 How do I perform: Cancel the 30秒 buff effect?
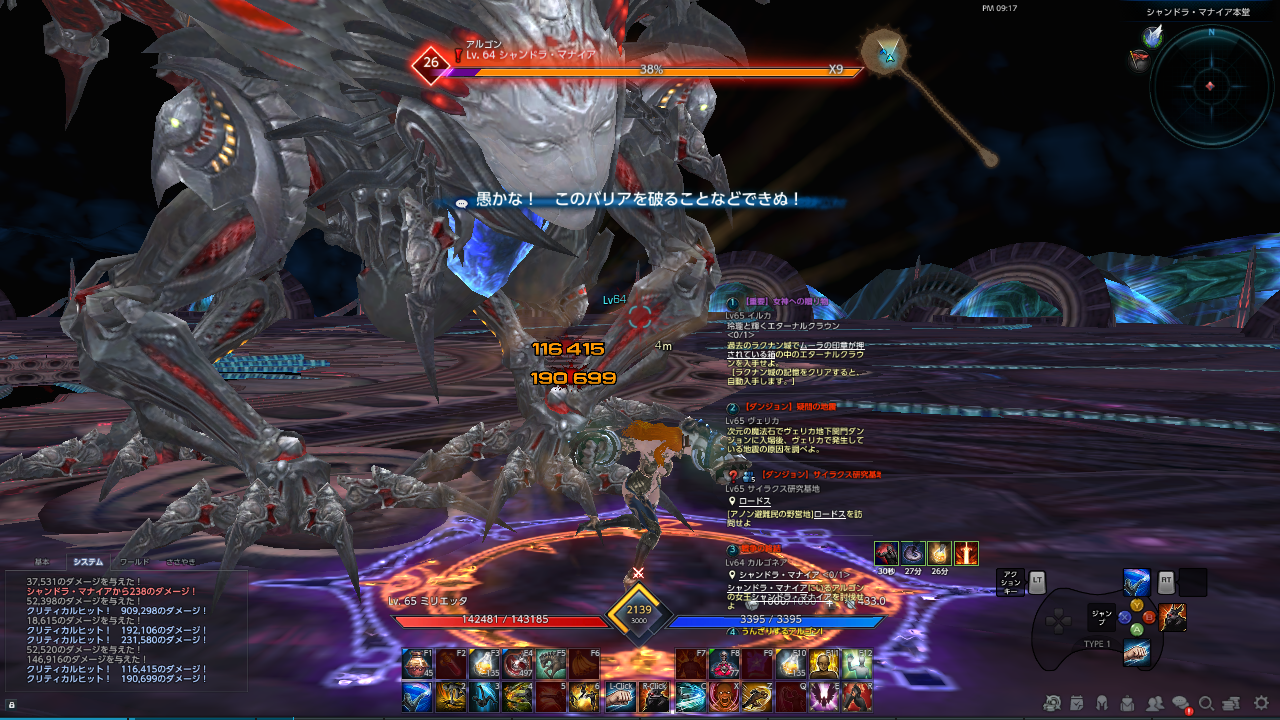coord(887,553)
